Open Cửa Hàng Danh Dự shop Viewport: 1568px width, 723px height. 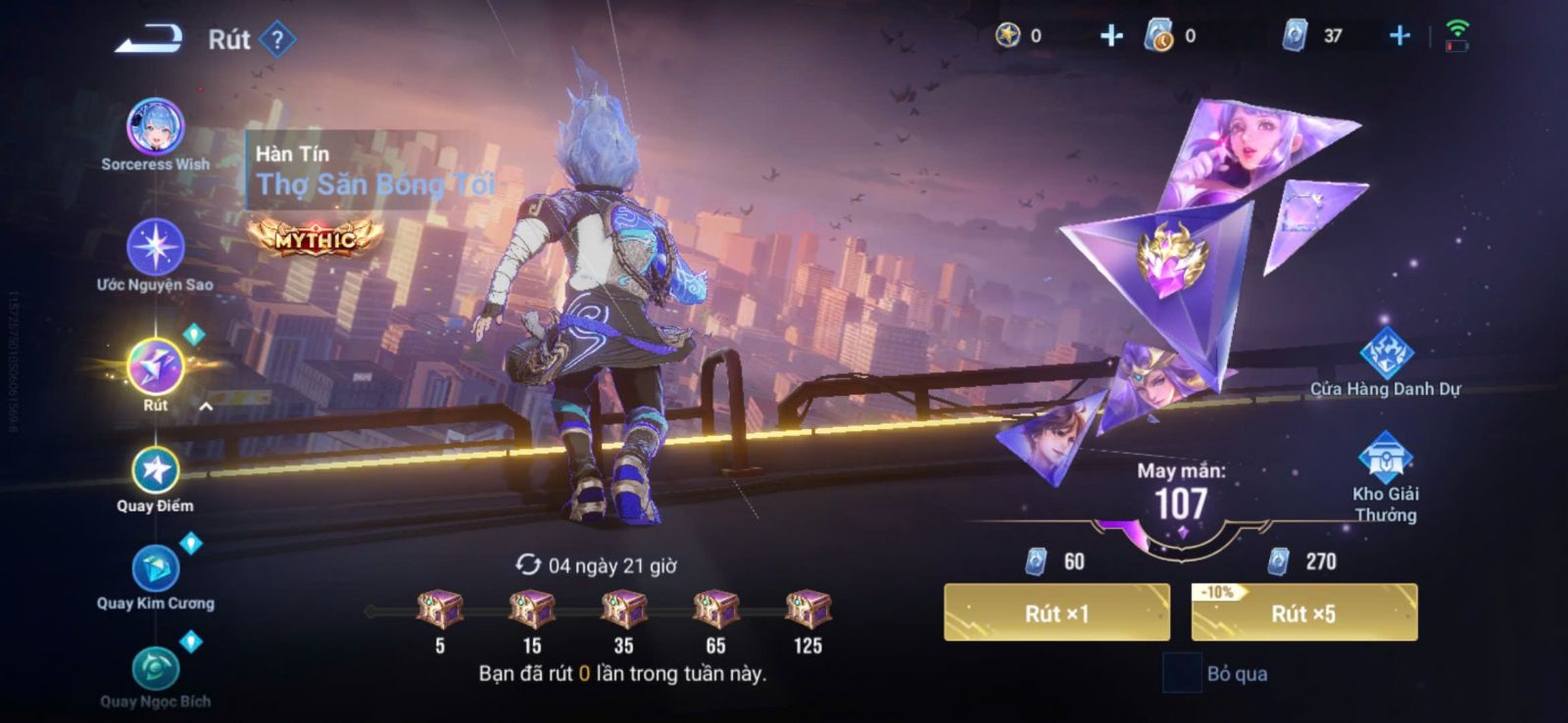pos(1386,355)
